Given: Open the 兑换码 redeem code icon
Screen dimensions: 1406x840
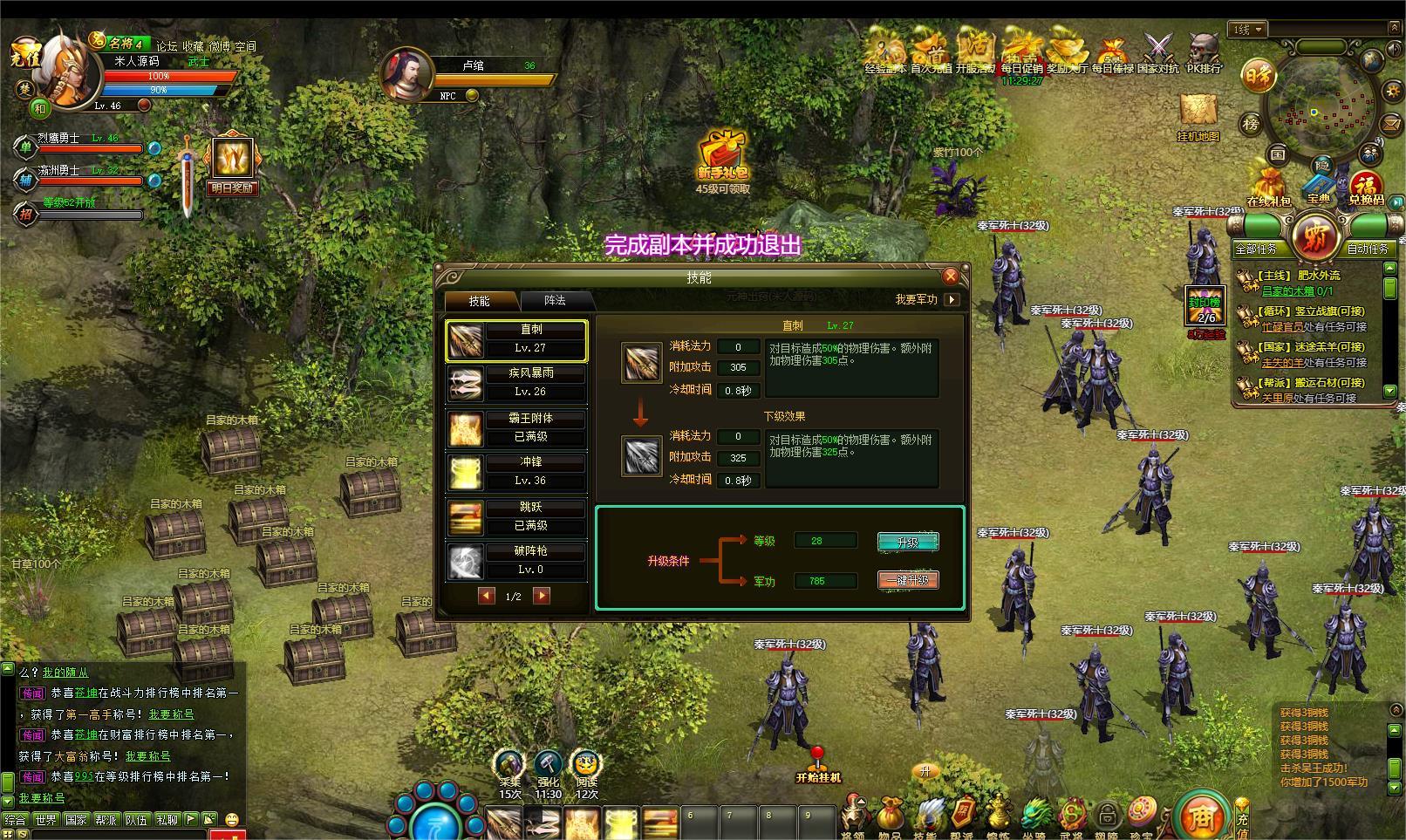Looking at the screenshot, I should [x=1366, y=189].
